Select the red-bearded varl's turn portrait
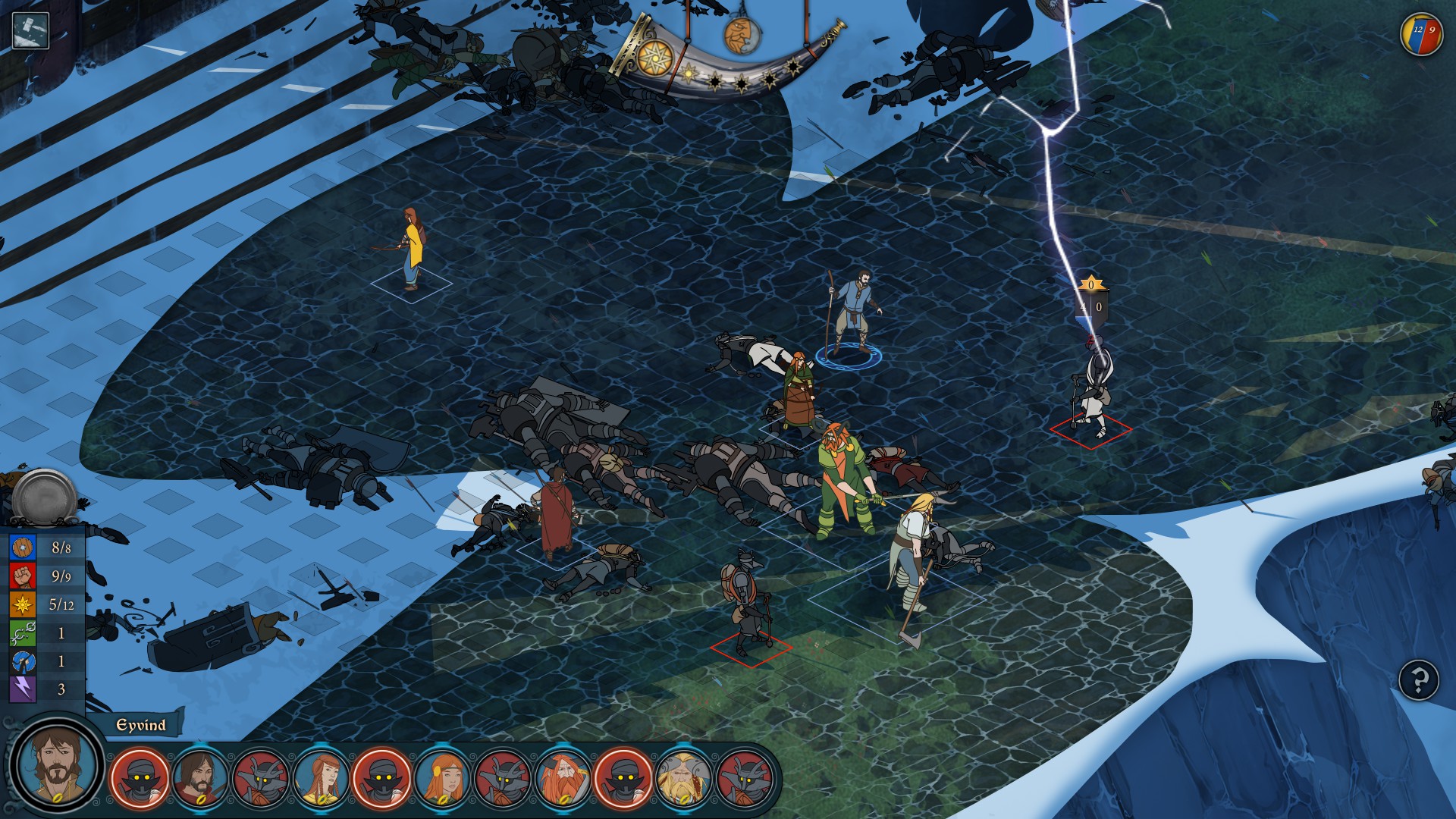Image resolution: width=1456 pixels, height=819 pixels. coord(563,777)
